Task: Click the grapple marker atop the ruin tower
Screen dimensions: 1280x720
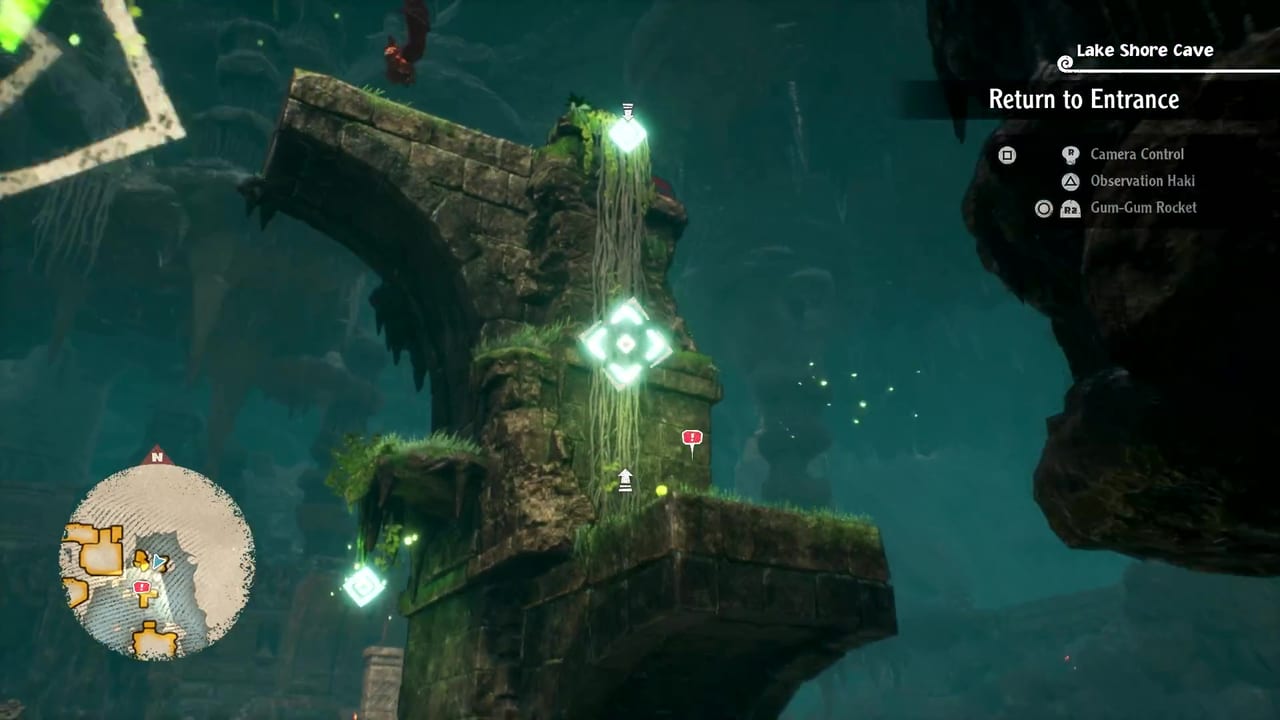Action: 626,133
